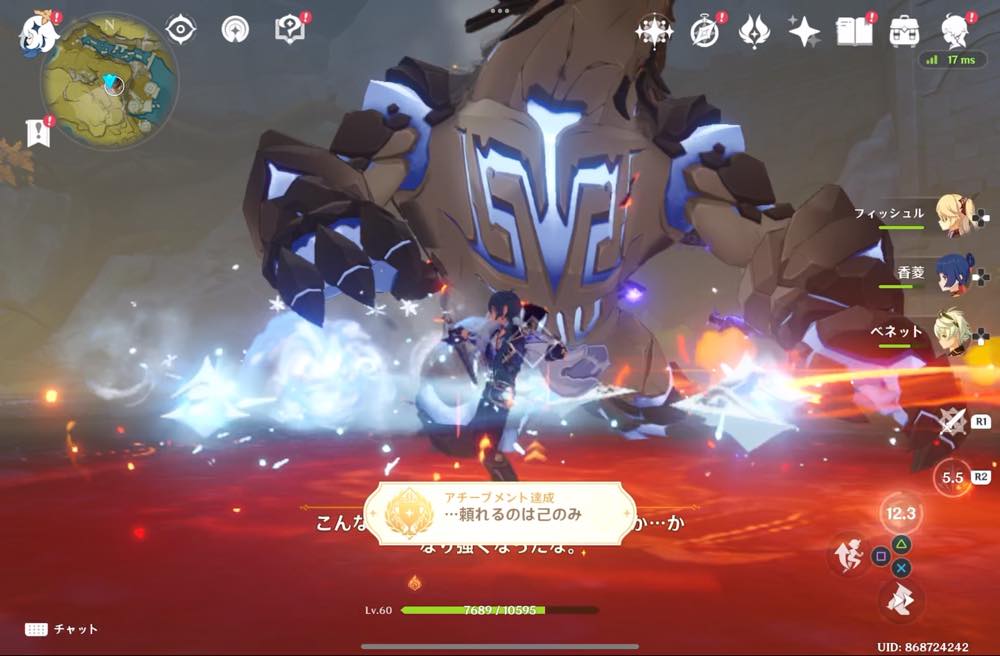
Task: Open the circular minimap
Action: click(x=109, y=80)
